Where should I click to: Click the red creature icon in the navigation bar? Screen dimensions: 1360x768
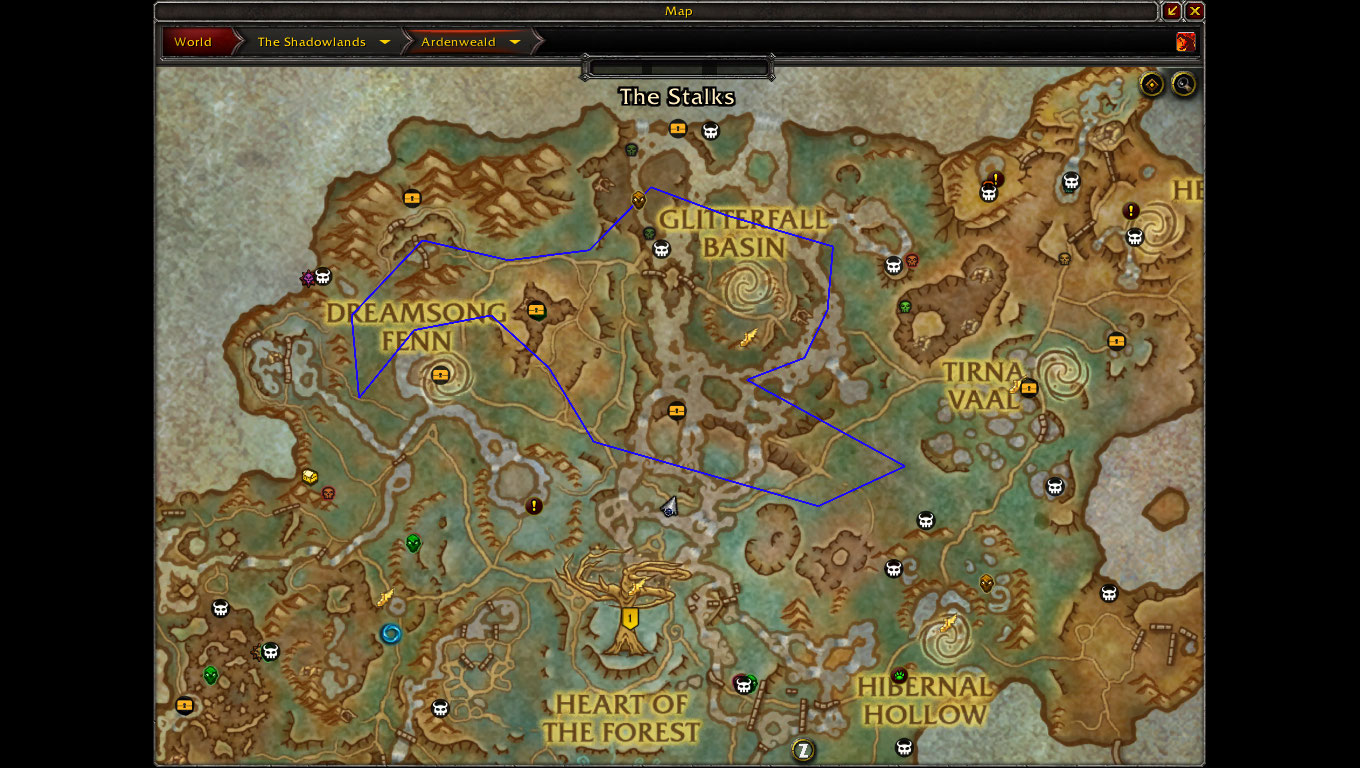click(x=1186, y=42)
